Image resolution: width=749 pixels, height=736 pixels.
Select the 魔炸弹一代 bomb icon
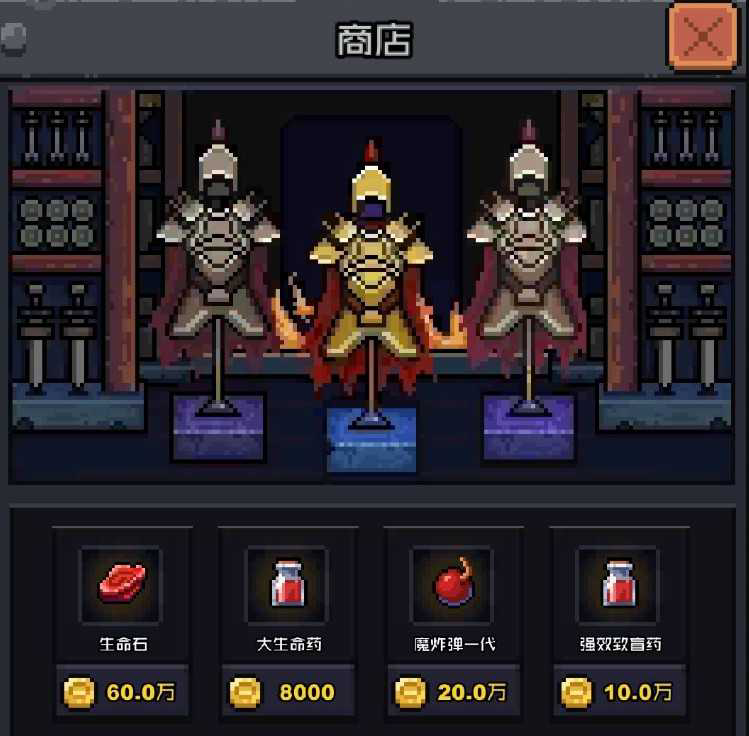click(x=453, y=584)
